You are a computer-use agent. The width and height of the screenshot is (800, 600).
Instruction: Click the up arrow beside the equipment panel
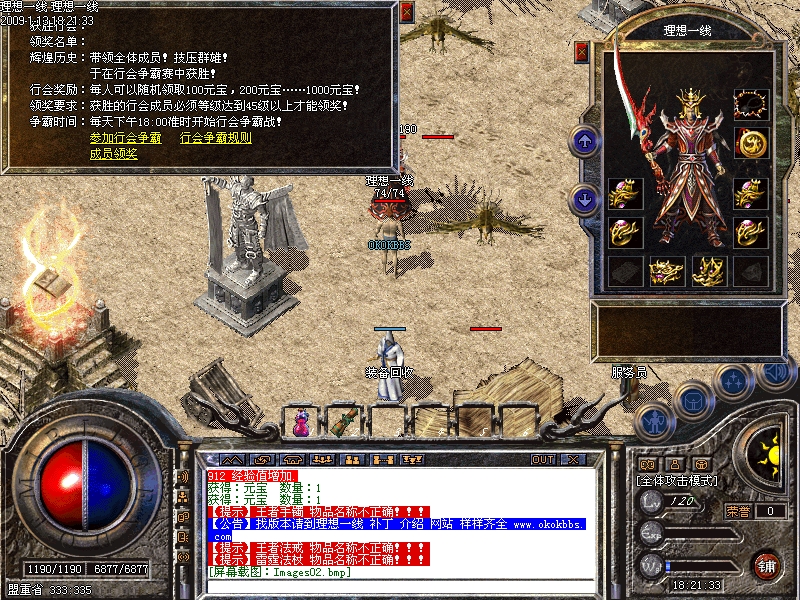coord(583,141)
